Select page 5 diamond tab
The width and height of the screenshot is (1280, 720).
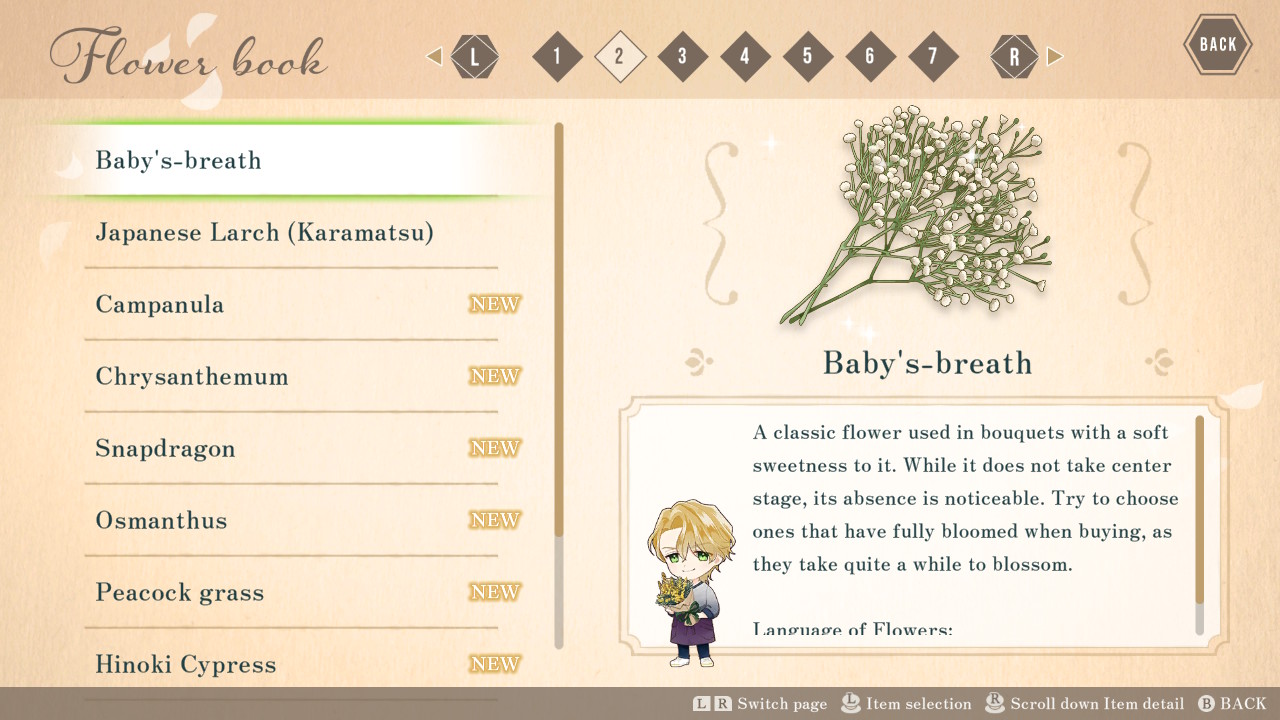808,56
